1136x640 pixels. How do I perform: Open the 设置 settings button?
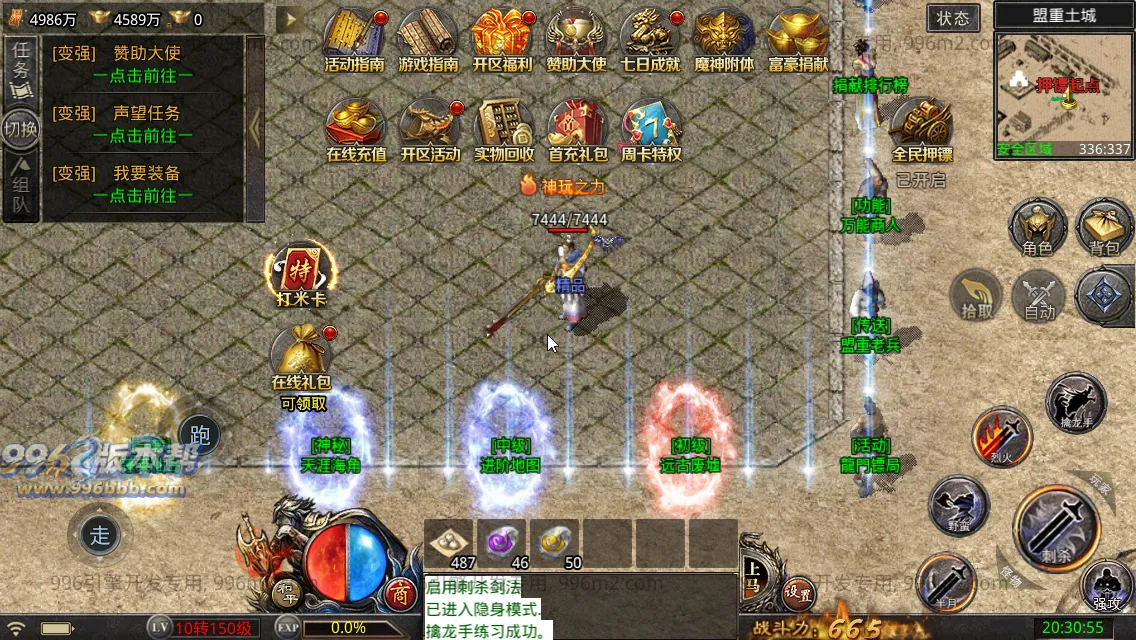797,592
